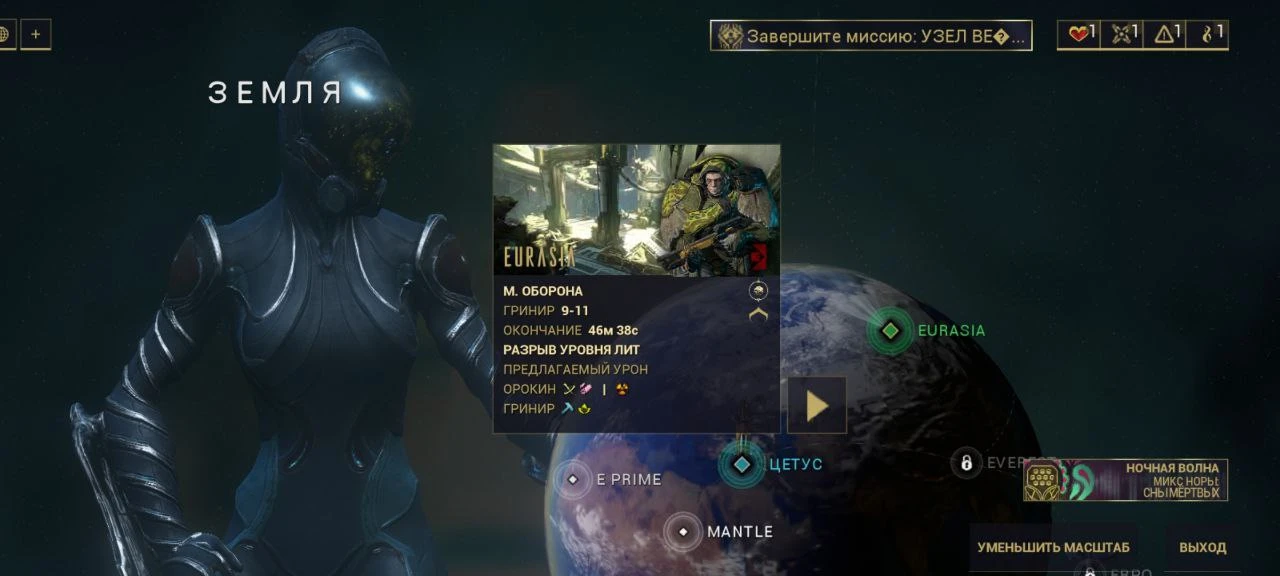This screenshot has width=1280, height=576.
Task: Click the Eurasia mission preview image
Action: pos(636,210)
